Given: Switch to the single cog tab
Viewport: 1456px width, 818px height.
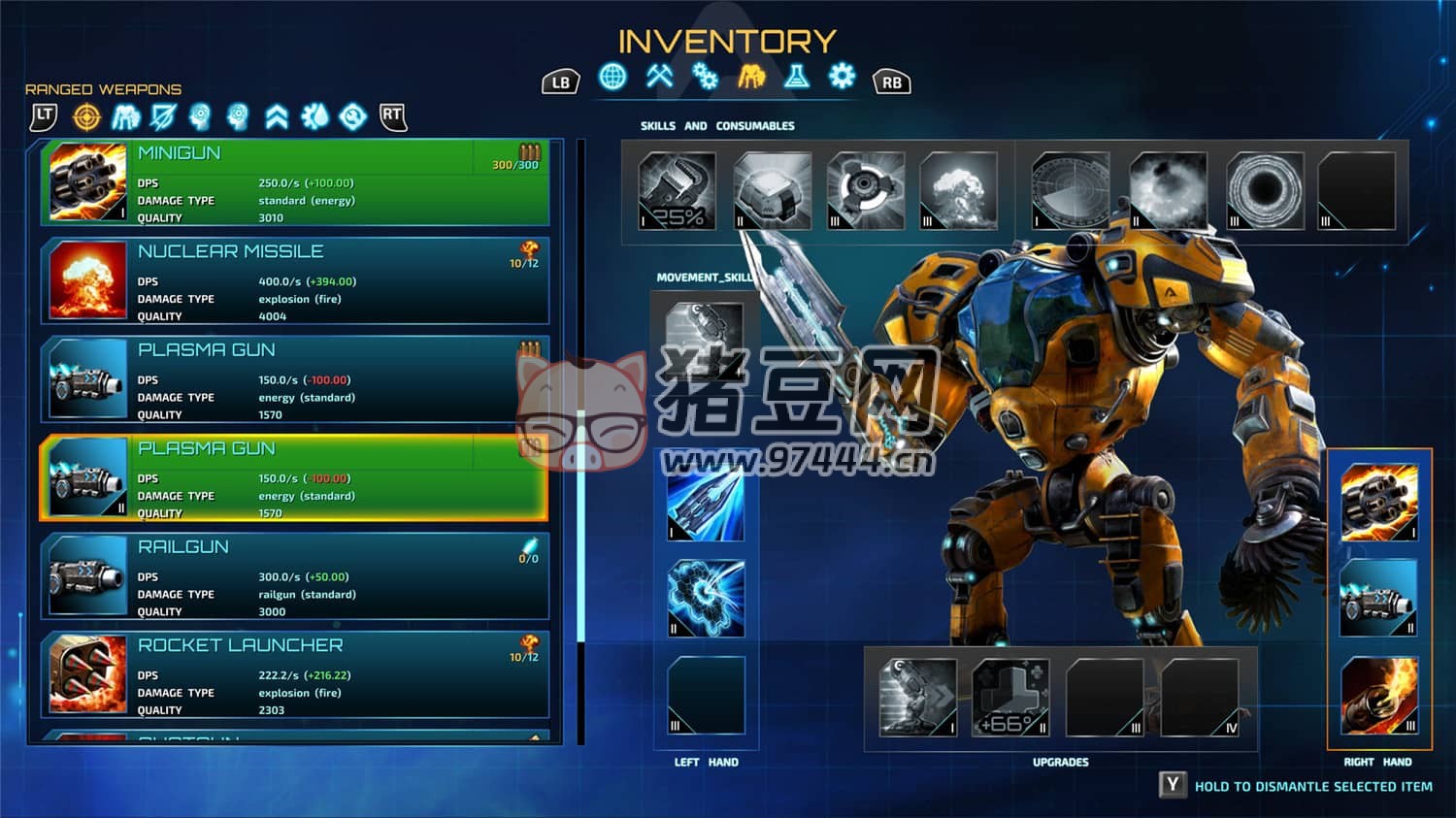Looking at the screenshot, I should (843, 77).
